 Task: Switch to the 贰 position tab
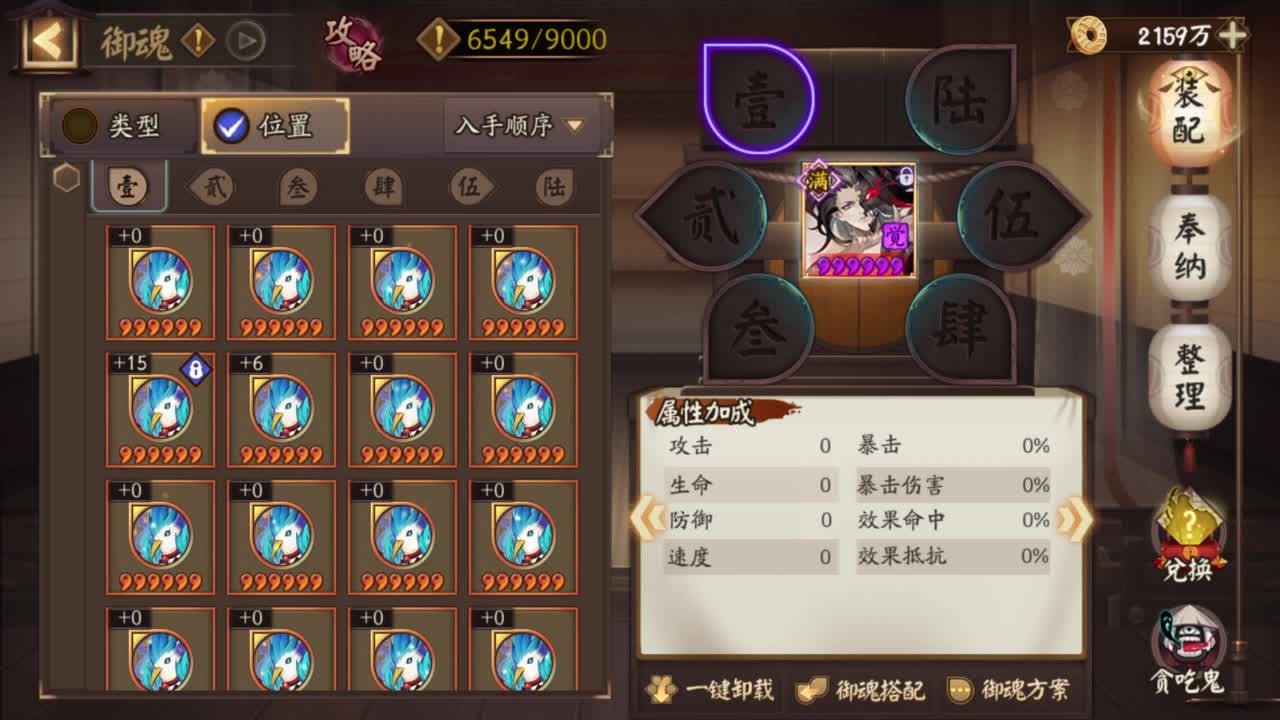coord(212,186)
